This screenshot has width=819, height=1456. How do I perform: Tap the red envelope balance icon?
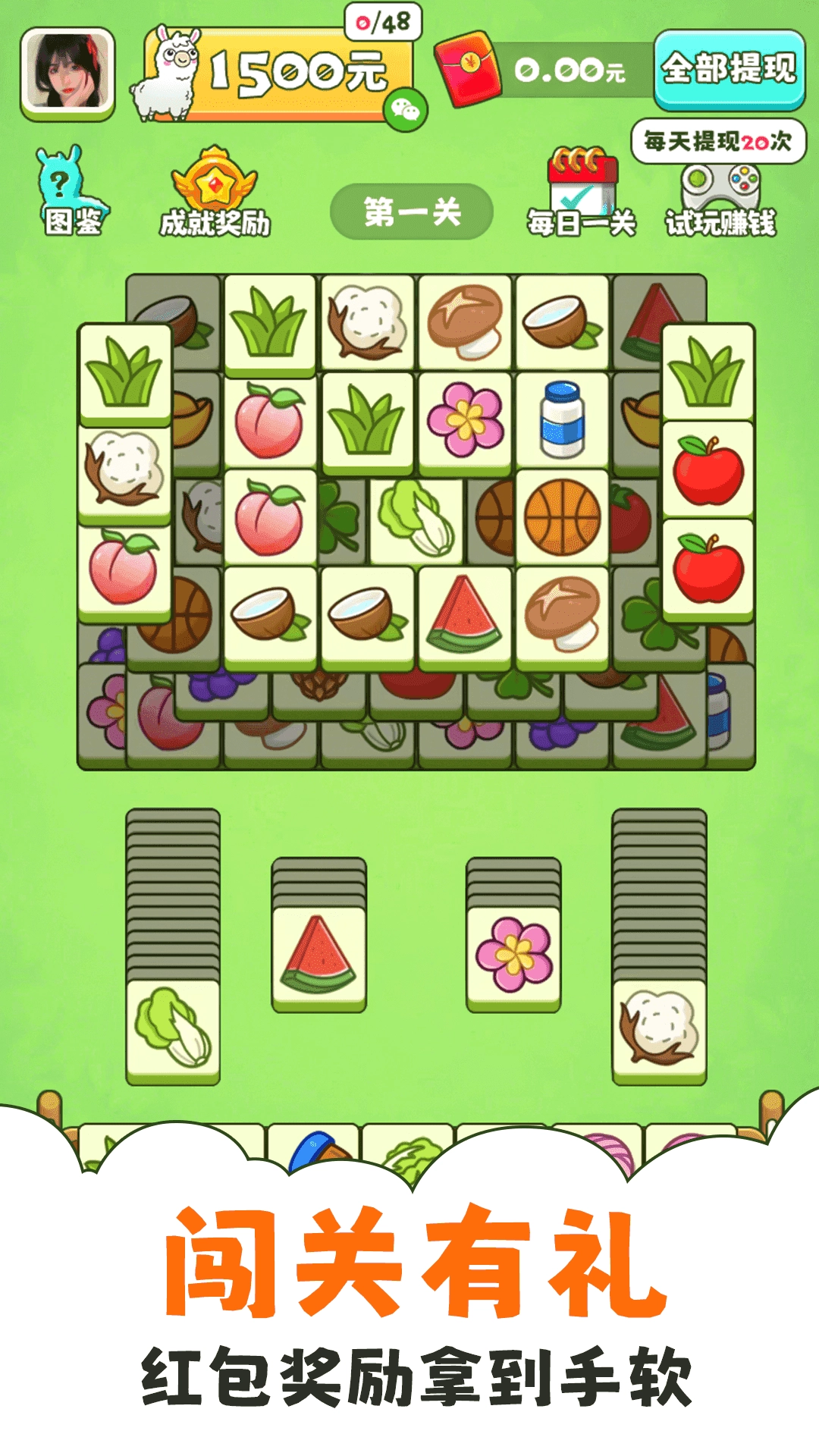pos(468,68)
